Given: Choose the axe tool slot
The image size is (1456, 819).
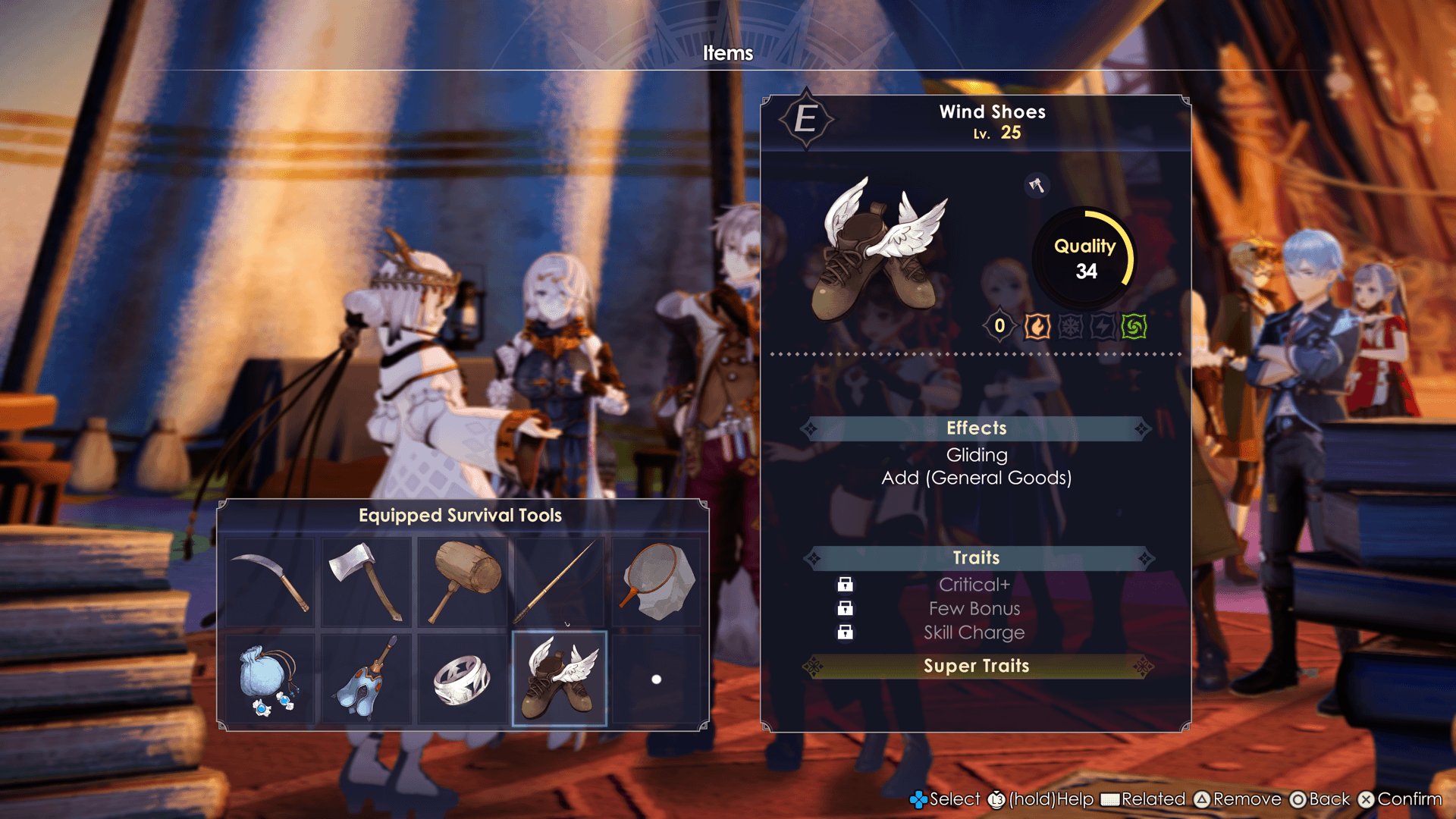Looking at the screenshot, I should pyautogui.click(x=366, y=582).
